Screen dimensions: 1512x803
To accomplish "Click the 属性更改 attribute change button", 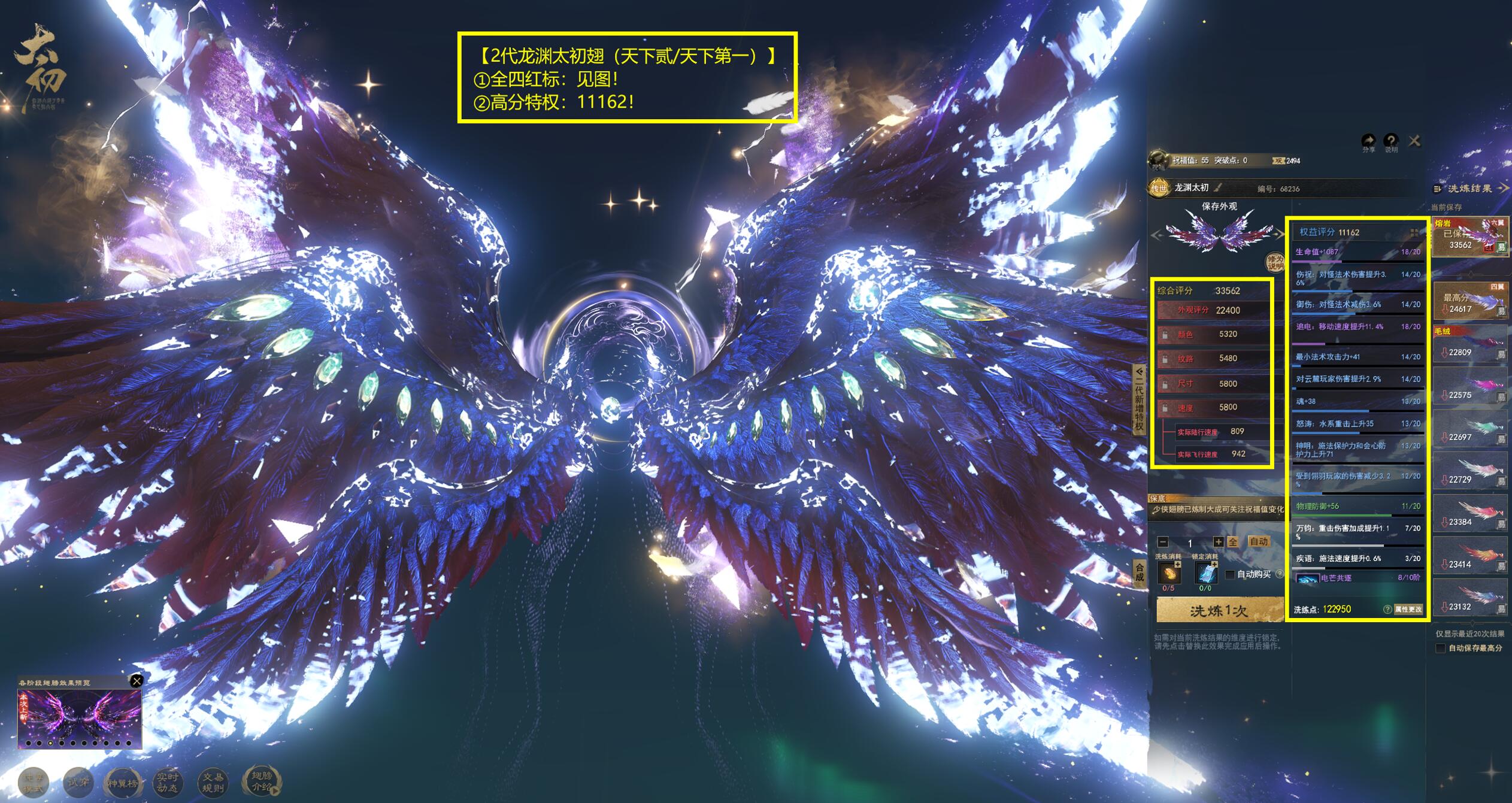I will click(x=1408, y=609).
